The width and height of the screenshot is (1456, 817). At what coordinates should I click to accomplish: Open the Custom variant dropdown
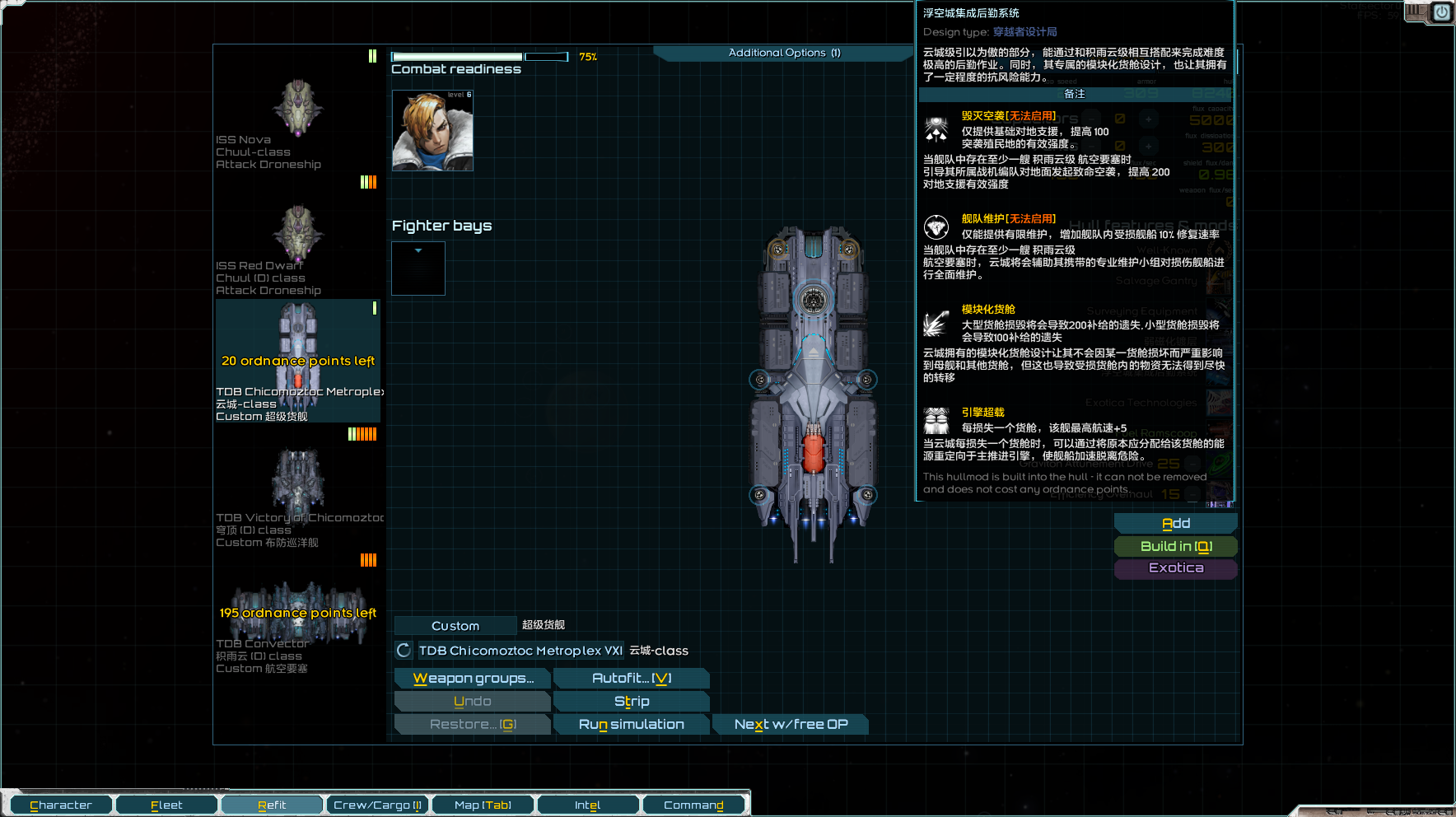[455, 625]
